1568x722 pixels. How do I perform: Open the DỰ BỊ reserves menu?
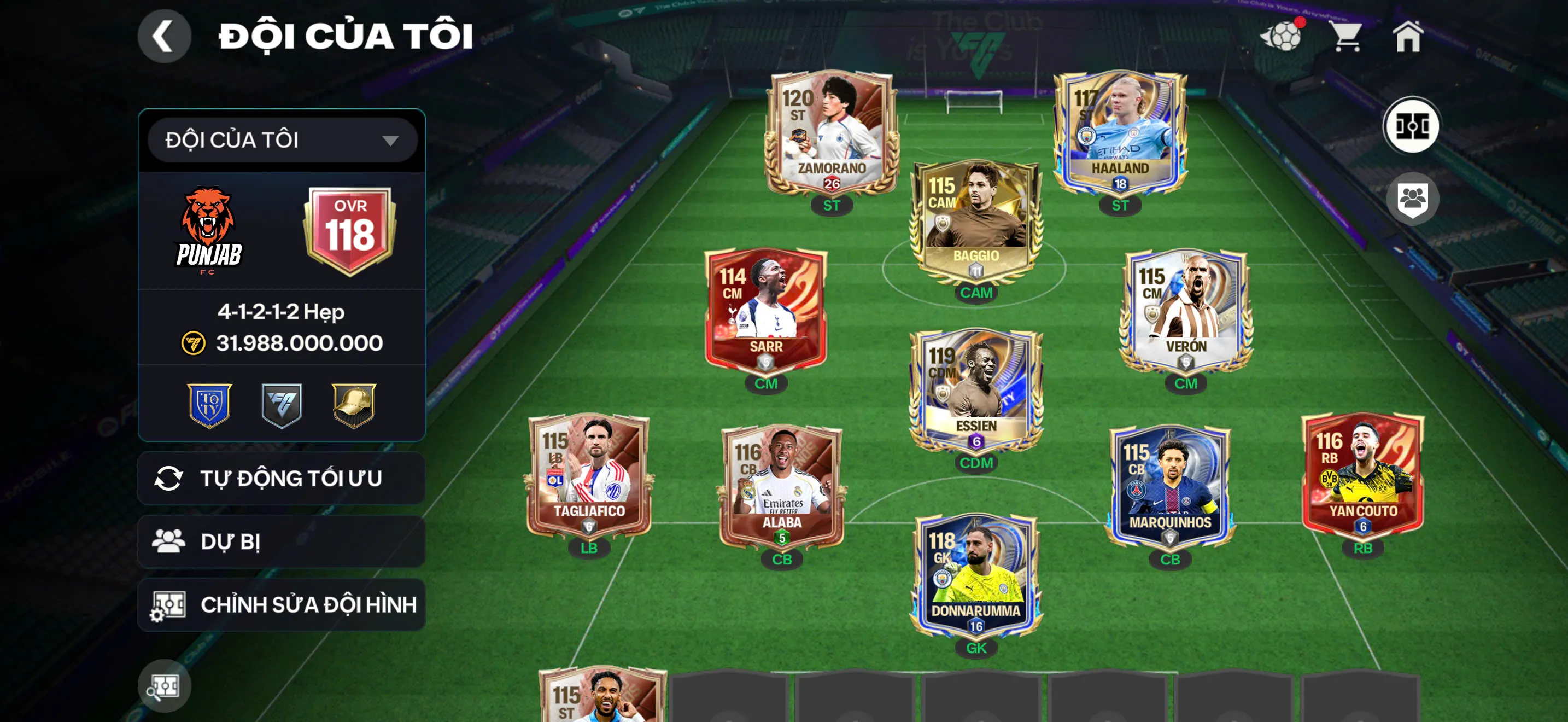click(x=281, y=541)
